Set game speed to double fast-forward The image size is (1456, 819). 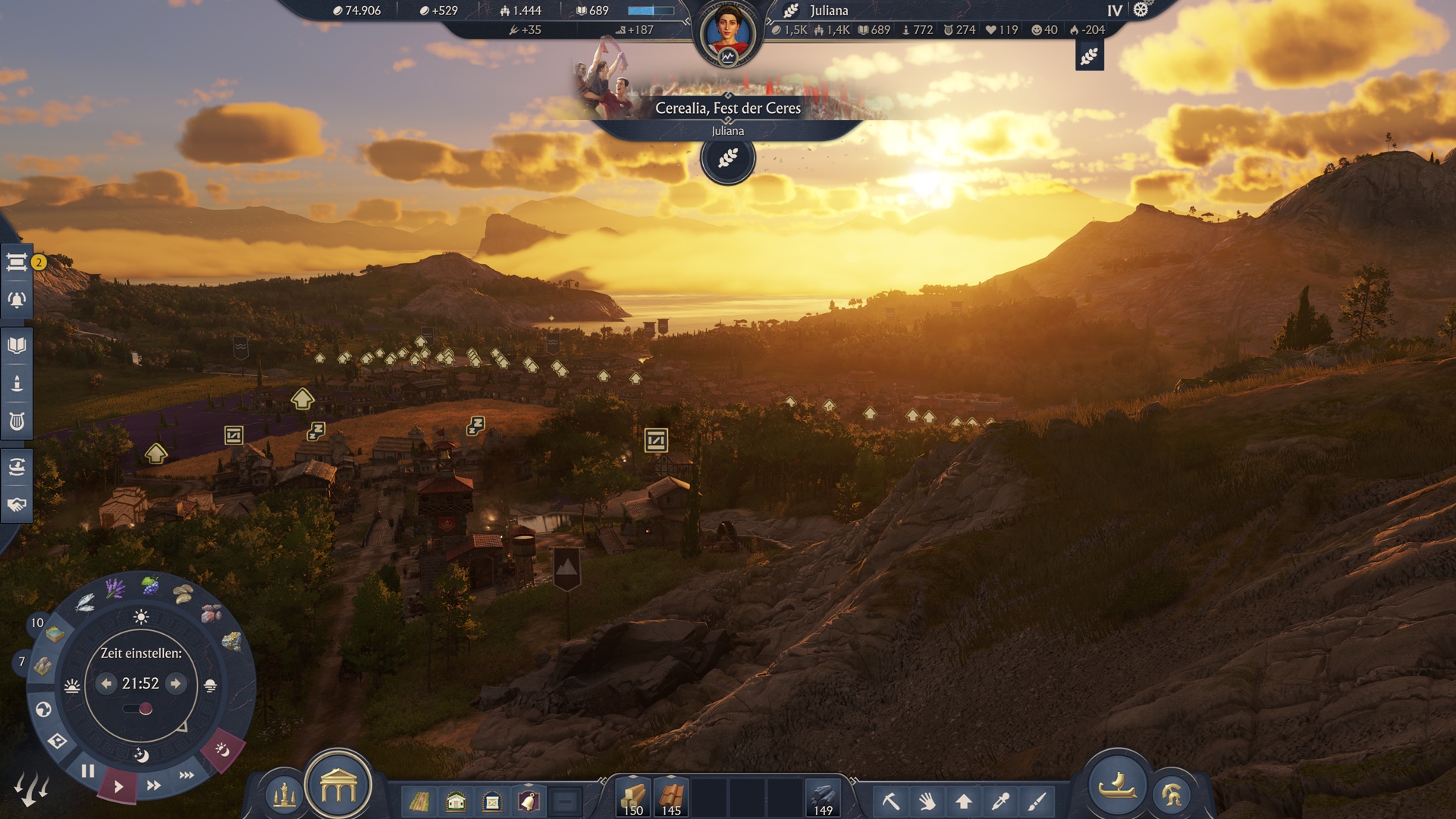click(154, 786)
